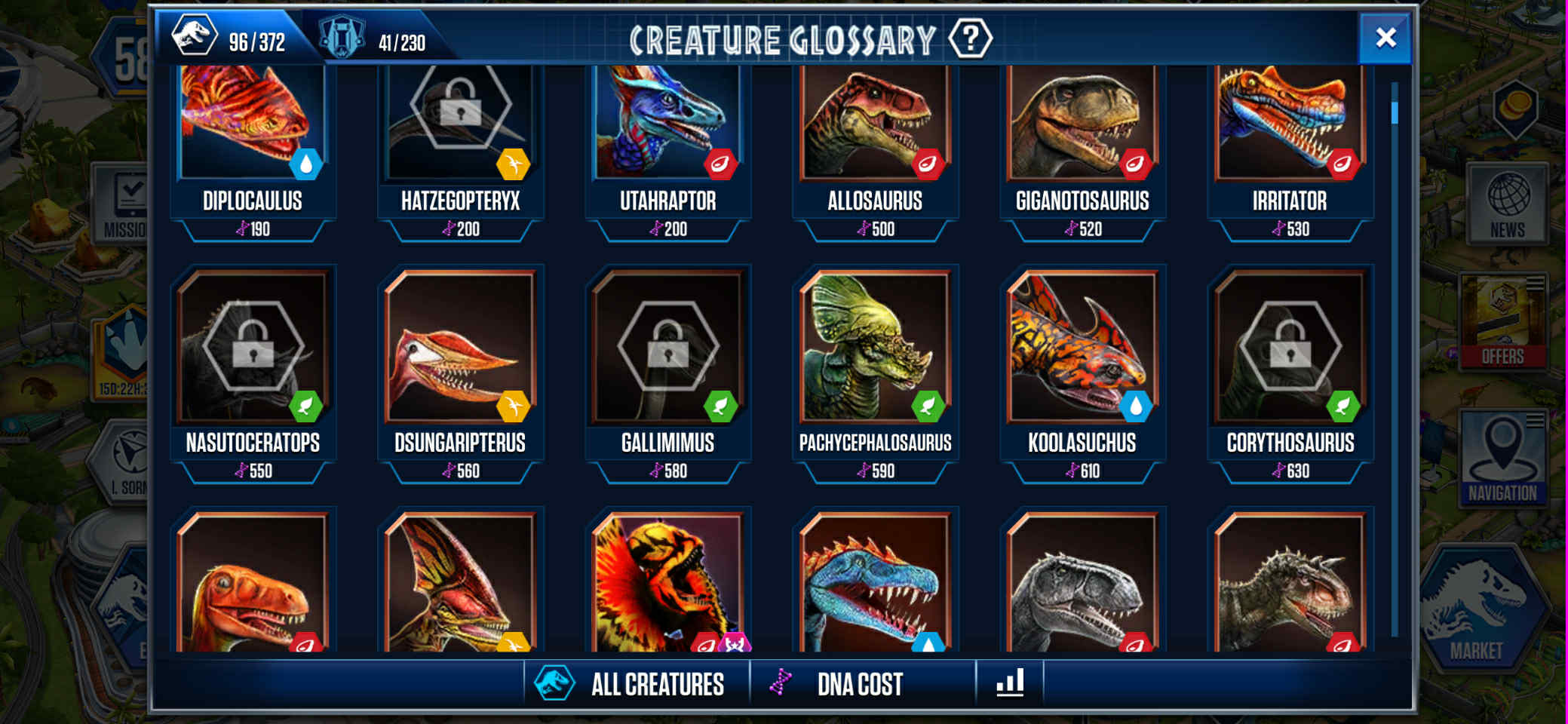Image resolution: width=1568 pixels, height=724 pixels.
Task: Toggle the bar chart sort order button
Action: (x=1010, y=683)
